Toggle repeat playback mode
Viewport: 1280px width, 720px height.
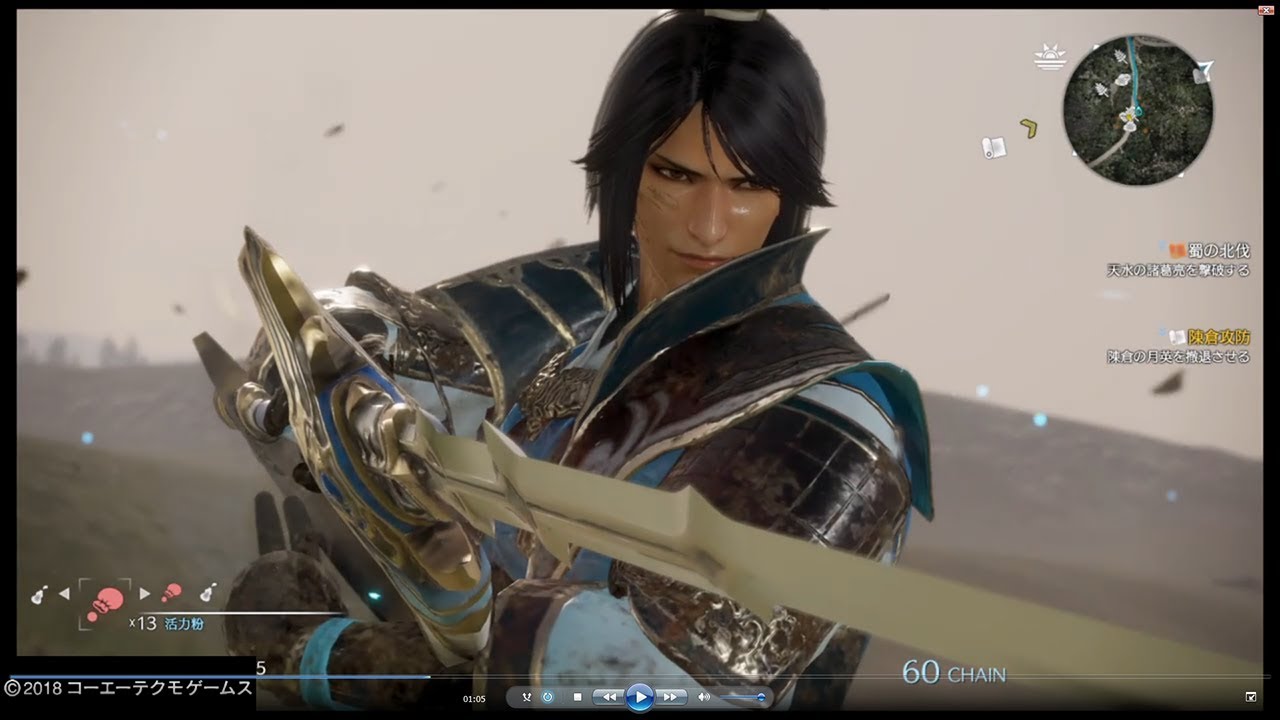(548, 697)
